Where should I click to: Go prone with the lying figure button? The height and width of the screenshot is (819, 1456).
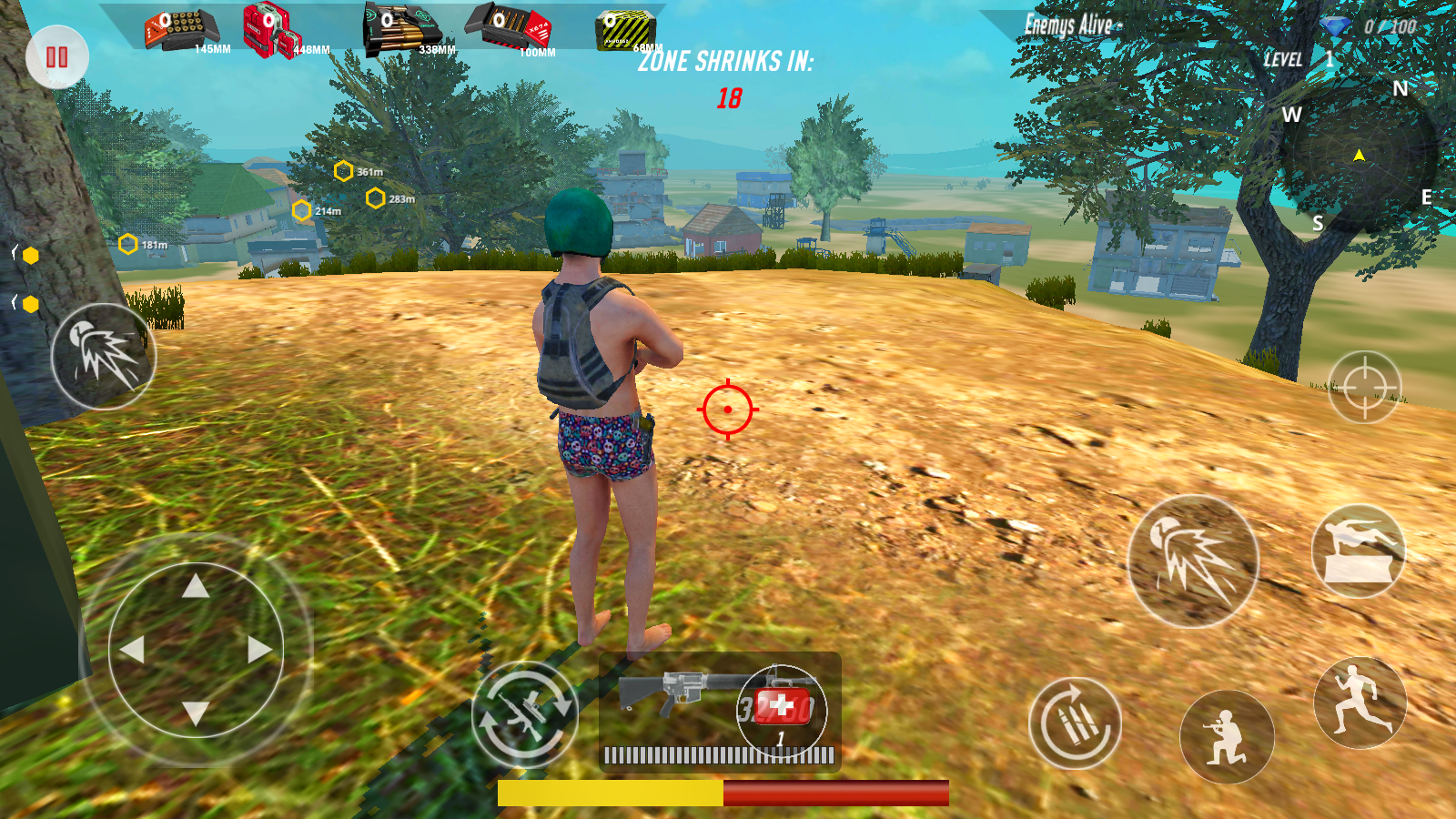pyautogui.click(x=1359, y=551)
